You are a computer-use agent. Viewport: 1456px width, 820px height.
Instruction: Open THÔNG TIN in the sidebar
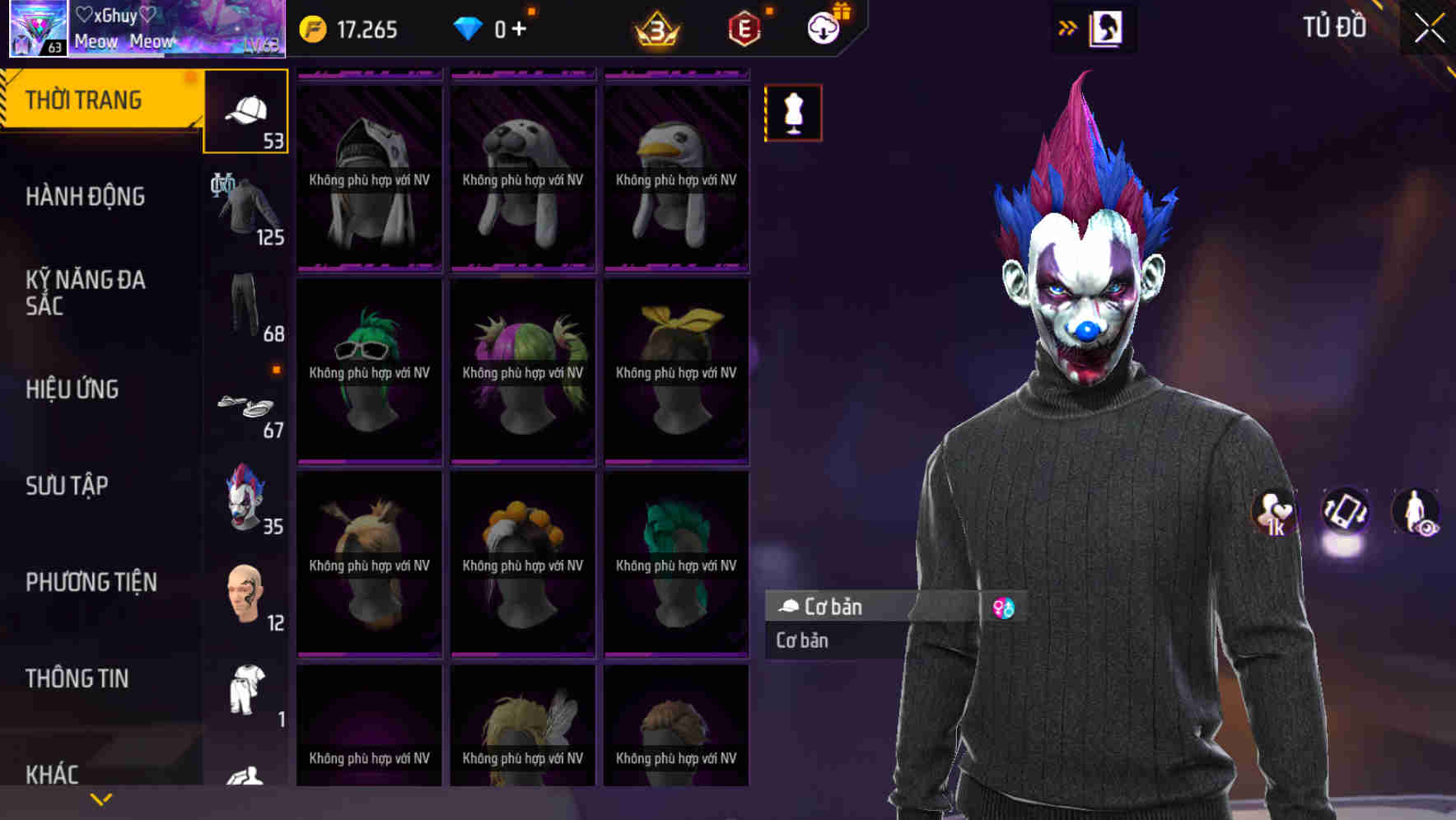coord(78,678)
